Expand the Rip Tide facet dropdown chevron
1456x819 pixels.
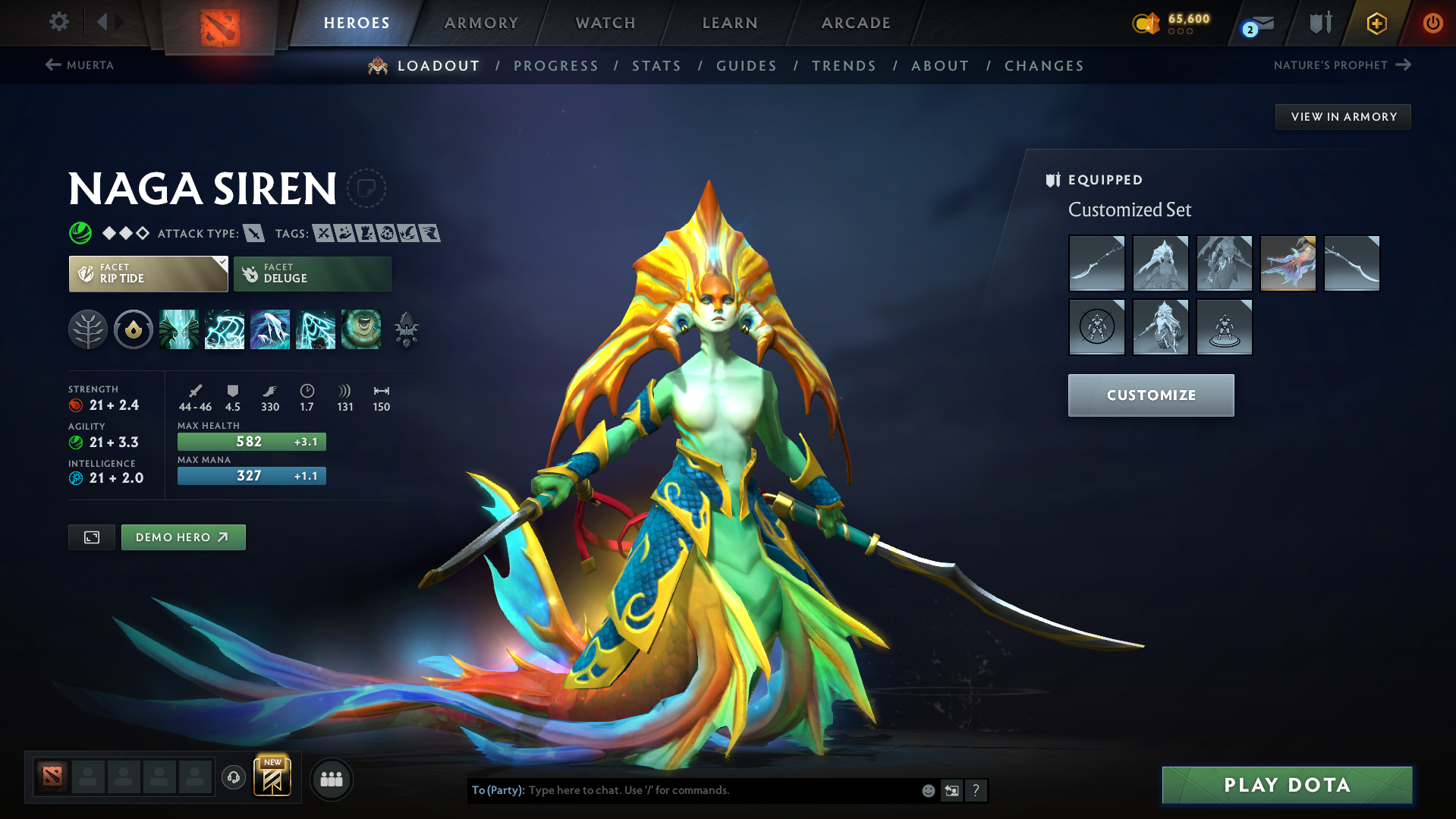(221, 263)
